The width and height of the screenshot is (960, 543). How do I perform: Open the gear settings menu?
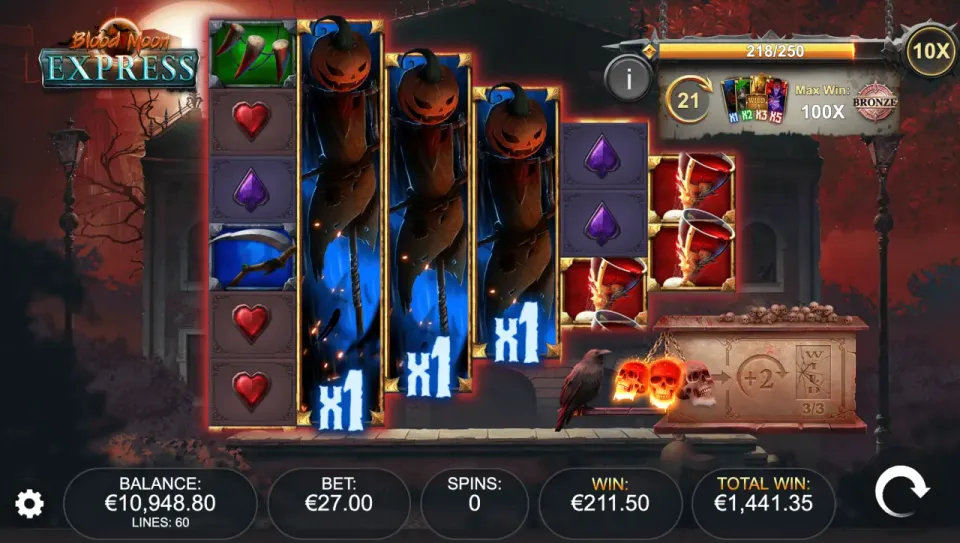[30, 504]
